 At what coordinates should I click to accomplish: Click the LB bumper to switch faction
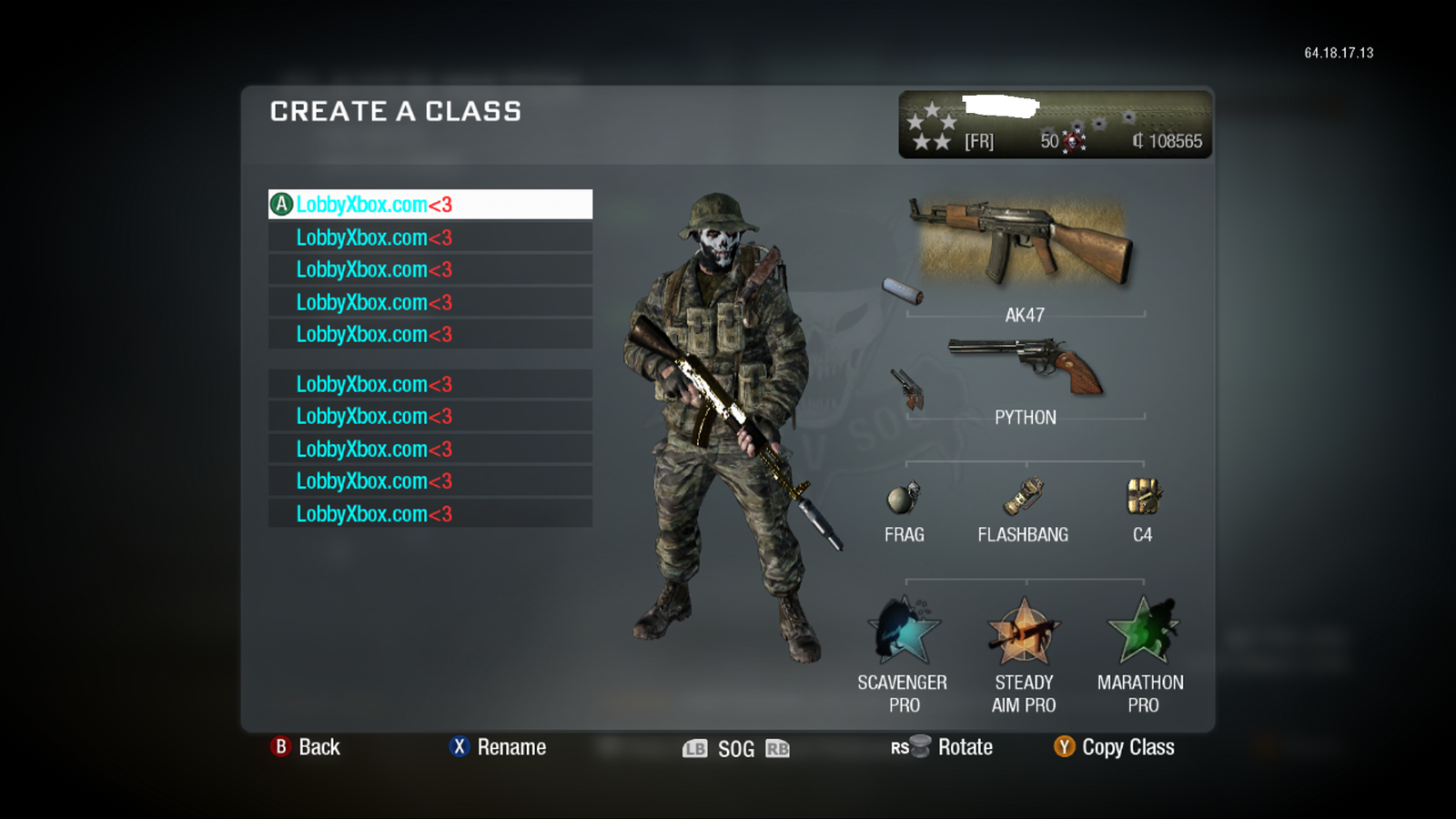696,748
